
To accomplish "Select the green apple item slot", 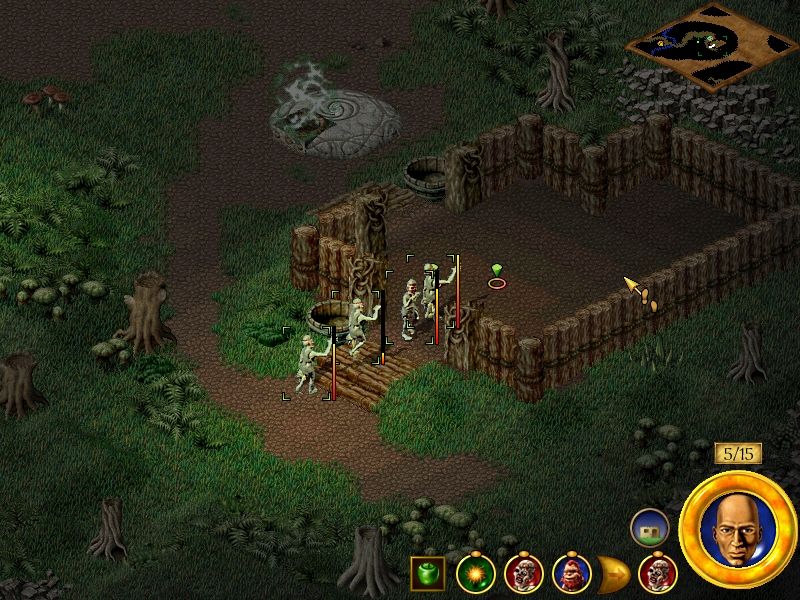I will pos(427,574).
